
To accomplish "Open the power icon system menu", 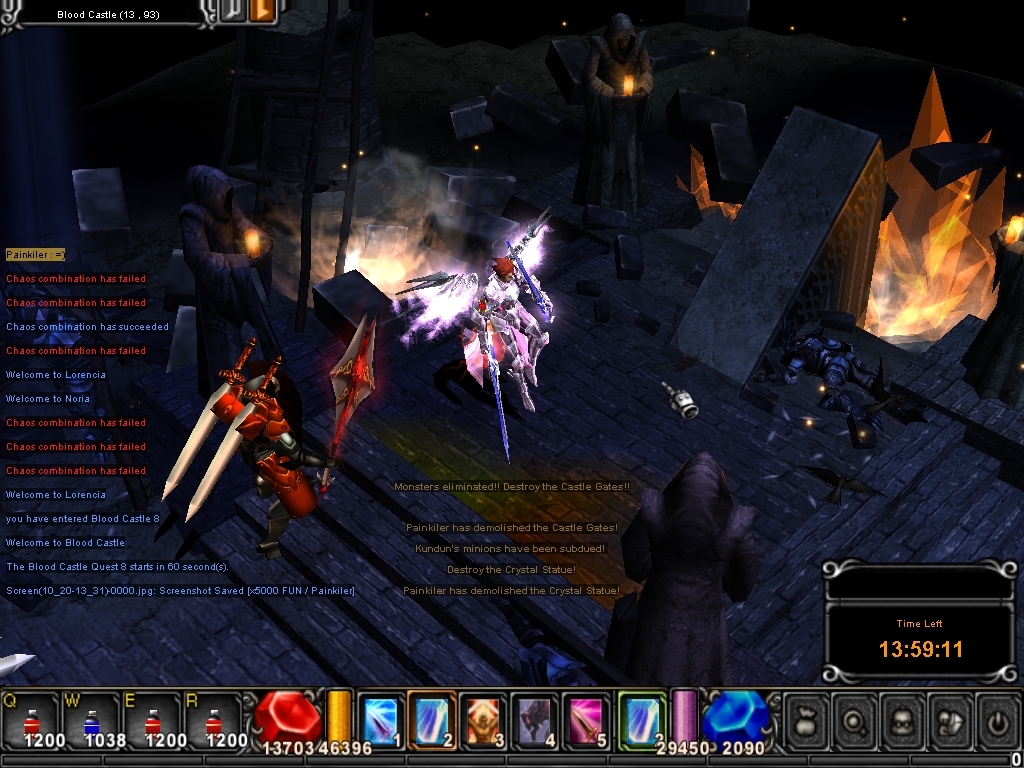I will (997, 718).
